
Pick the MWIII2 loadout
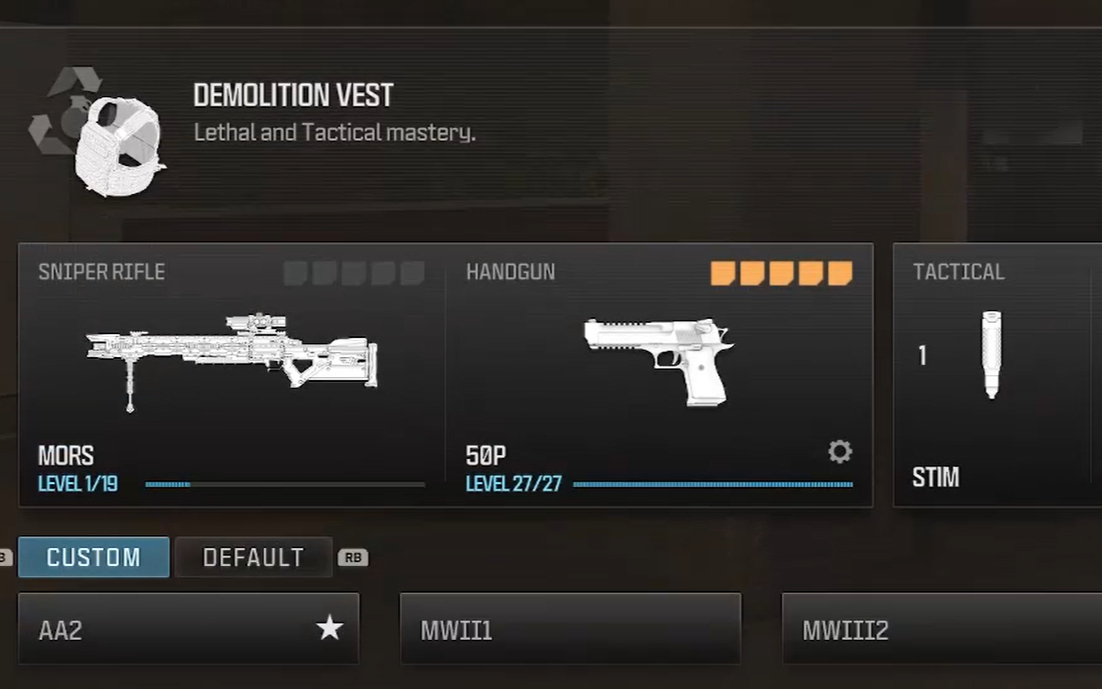coord(940,629)
